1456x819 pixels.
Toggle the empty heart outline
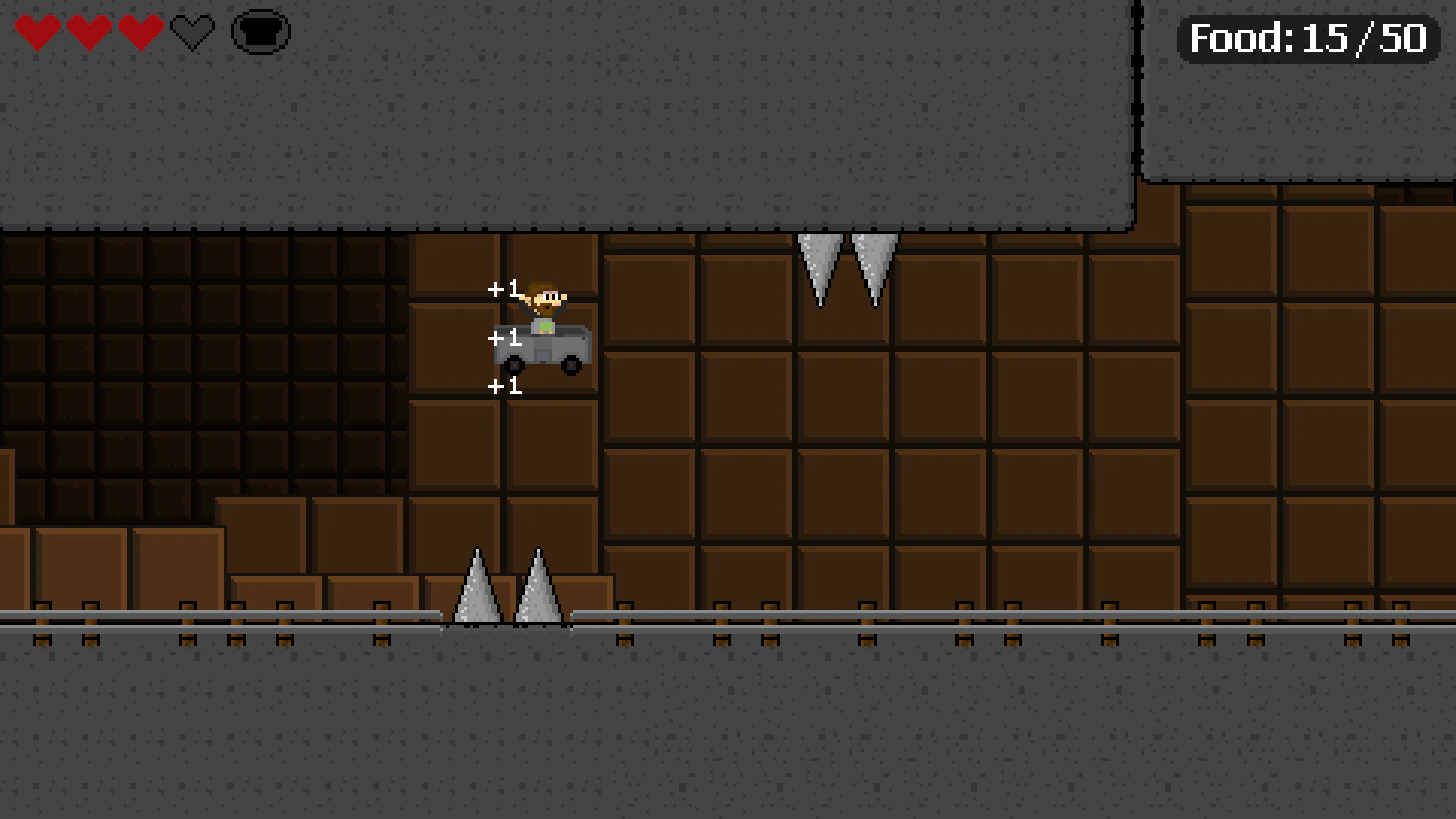[x=191, y=32]
